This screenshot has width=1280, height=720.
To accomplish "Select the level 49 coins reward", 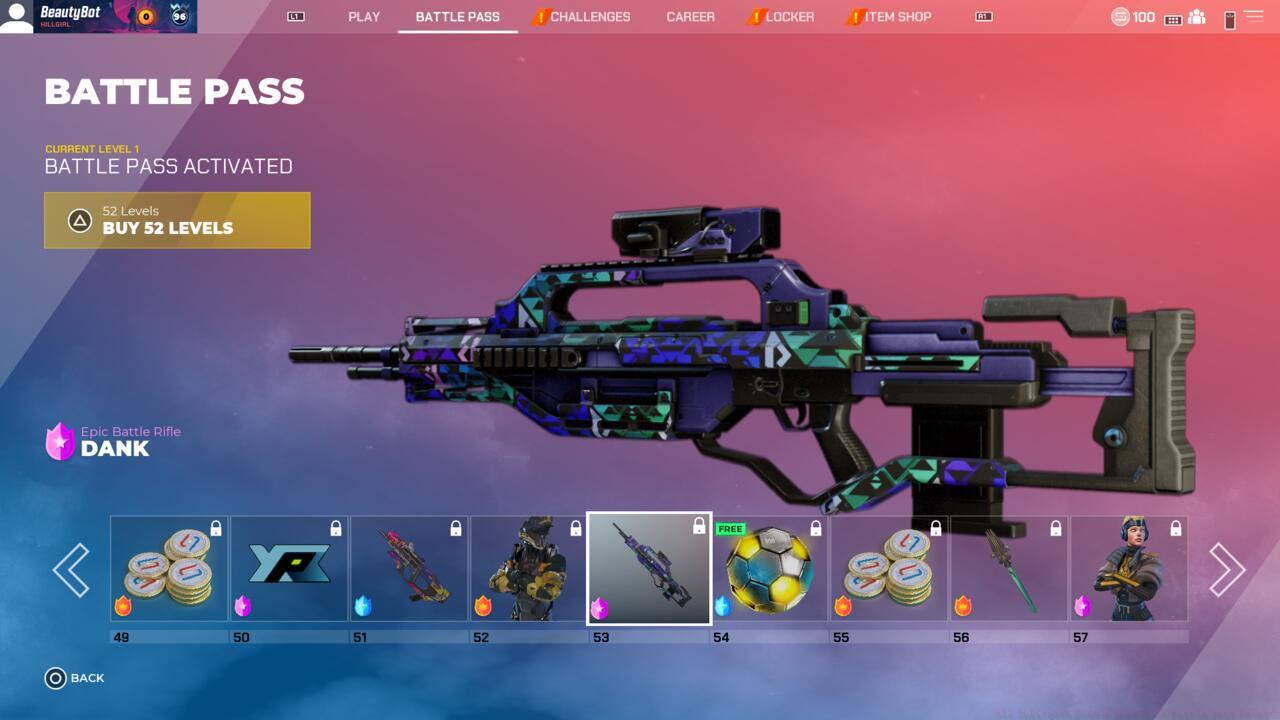I will click(169, 569).
